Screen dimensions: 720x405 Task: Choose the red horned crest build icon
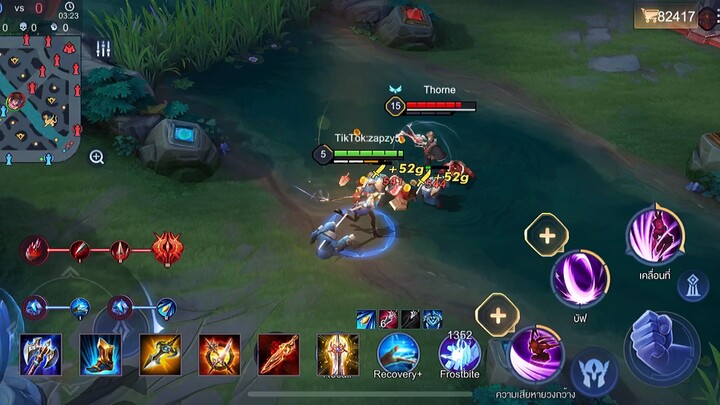[x=167, y=248]
